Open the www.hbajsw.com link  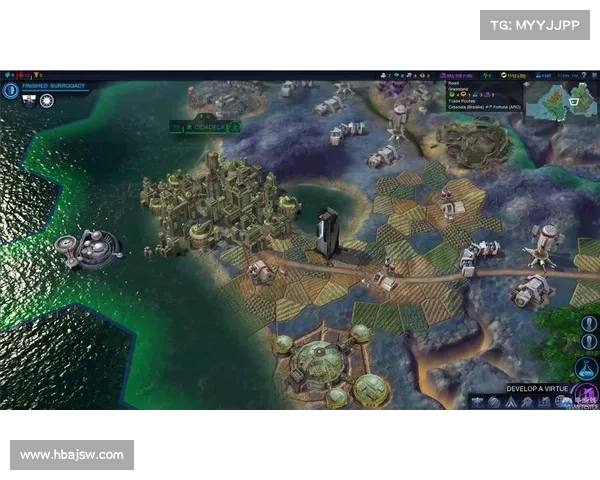(x=72, y=455)
